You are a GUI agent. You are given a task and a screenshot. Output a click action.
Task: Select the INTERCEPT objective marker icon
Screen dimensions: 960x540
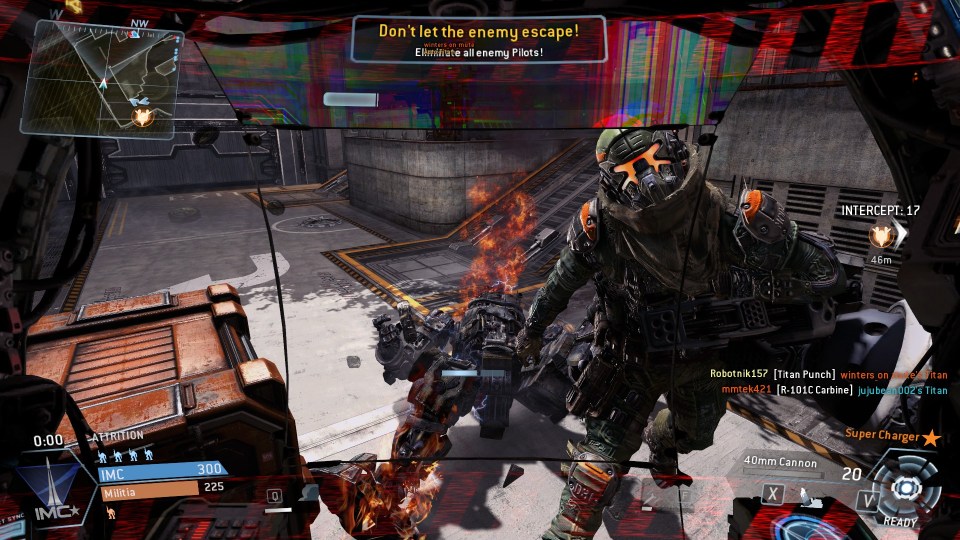(881, 236)
